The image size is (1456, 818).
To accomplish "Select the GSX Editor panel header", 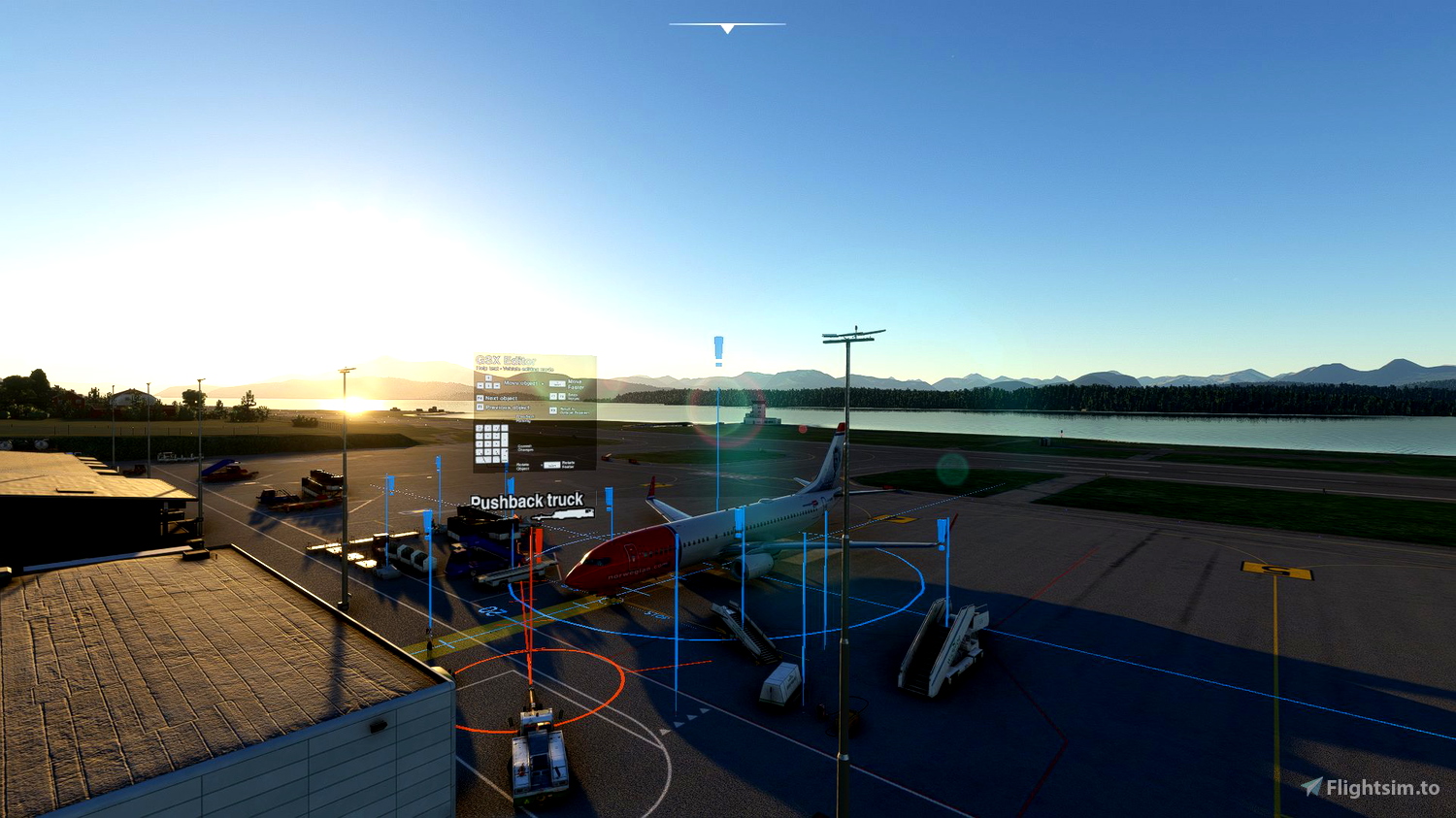I will coord(506,360).
